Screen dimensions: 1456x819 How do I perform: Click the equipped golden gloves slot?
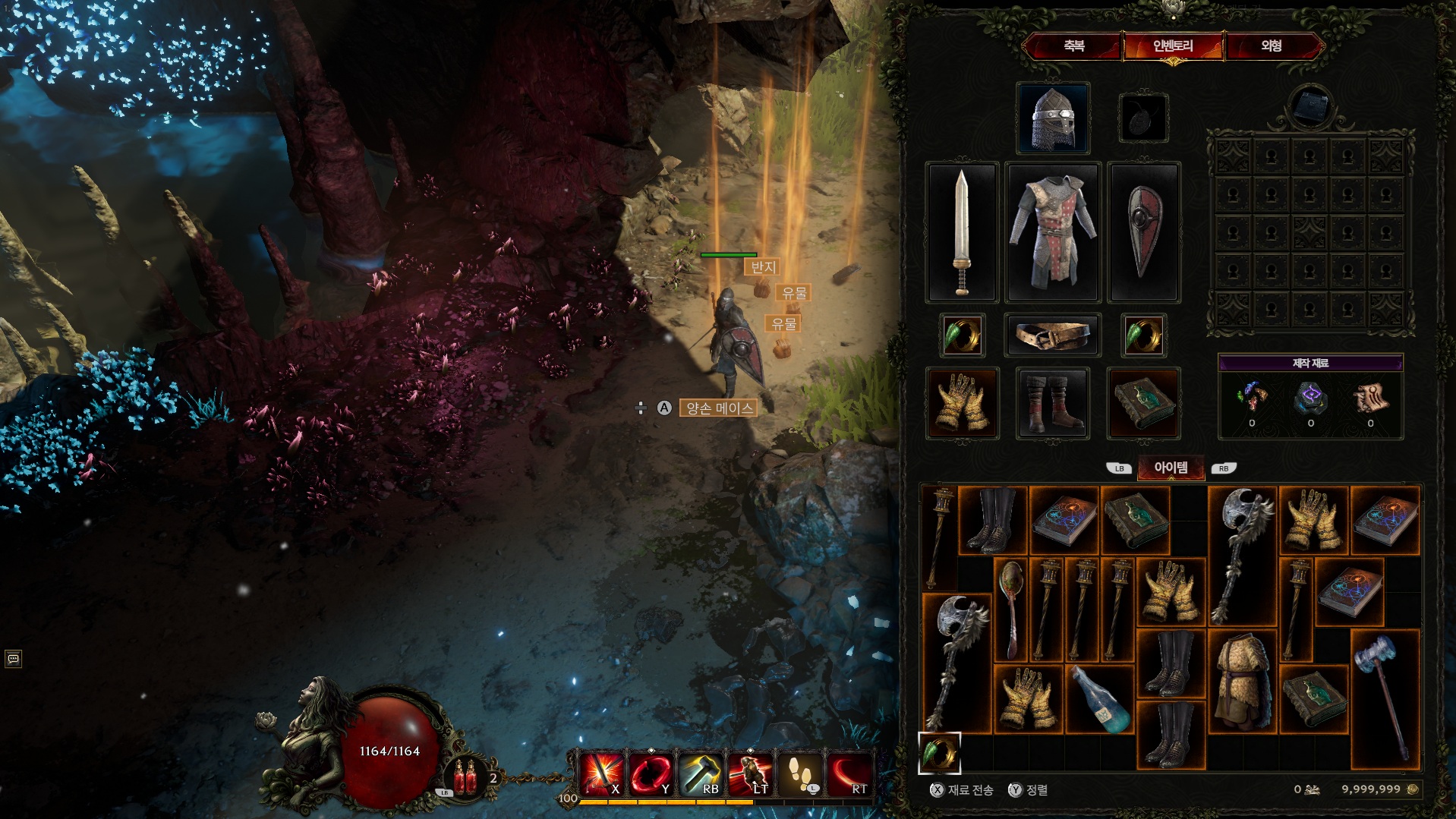pos(962,403)
